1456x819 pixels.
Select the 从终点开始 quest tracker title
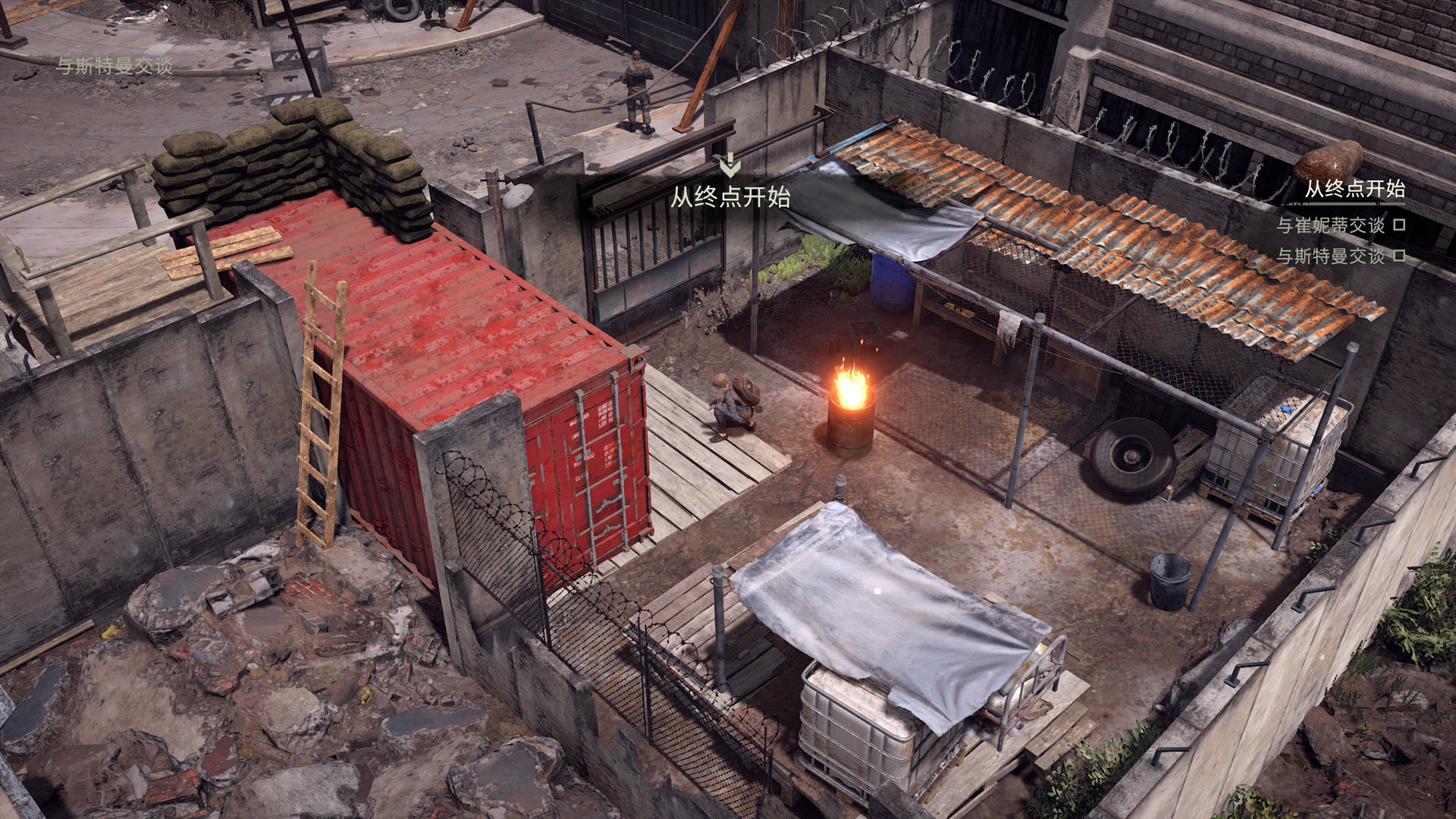[x=1354, y=190]
